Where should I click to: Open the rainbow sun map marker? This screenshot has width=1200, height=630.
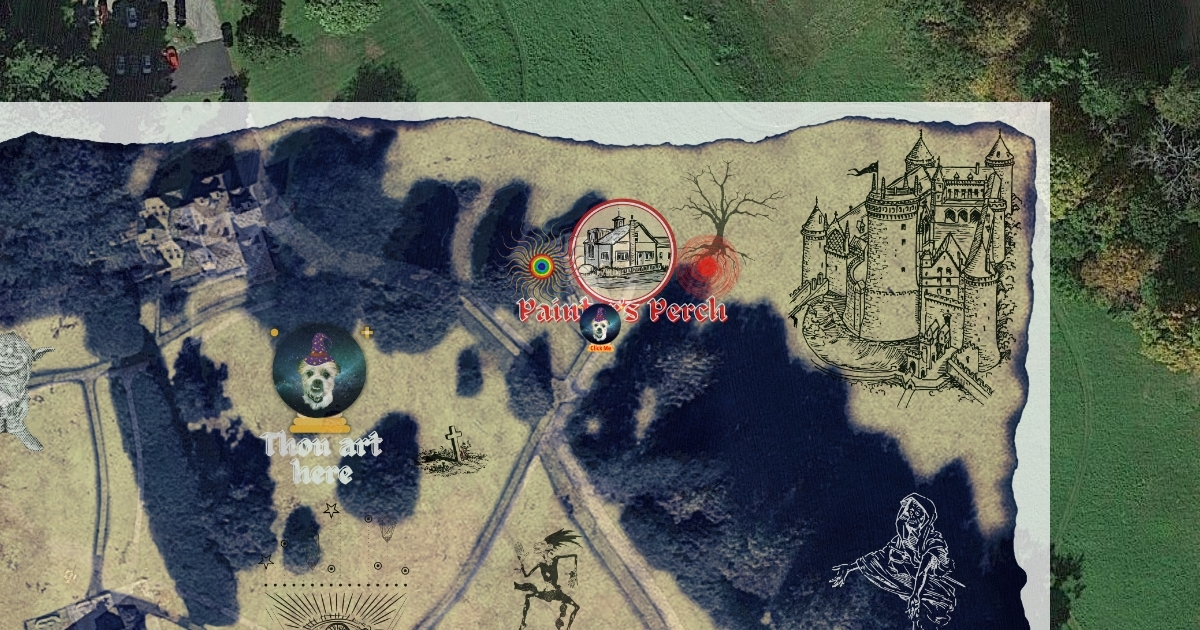pyautogui.click(x=541, y=266)
